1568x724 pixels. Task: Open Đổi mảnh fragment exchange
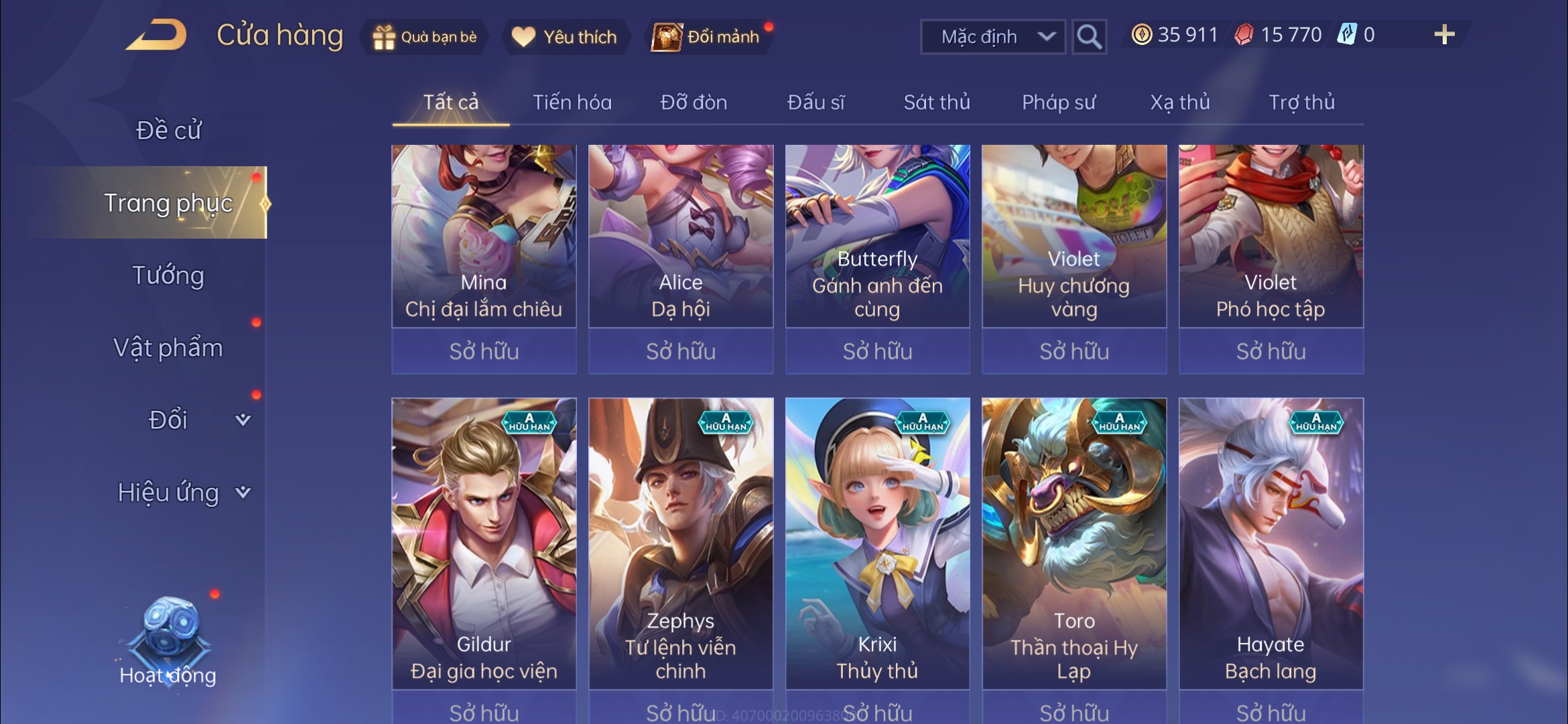[708, 37]
